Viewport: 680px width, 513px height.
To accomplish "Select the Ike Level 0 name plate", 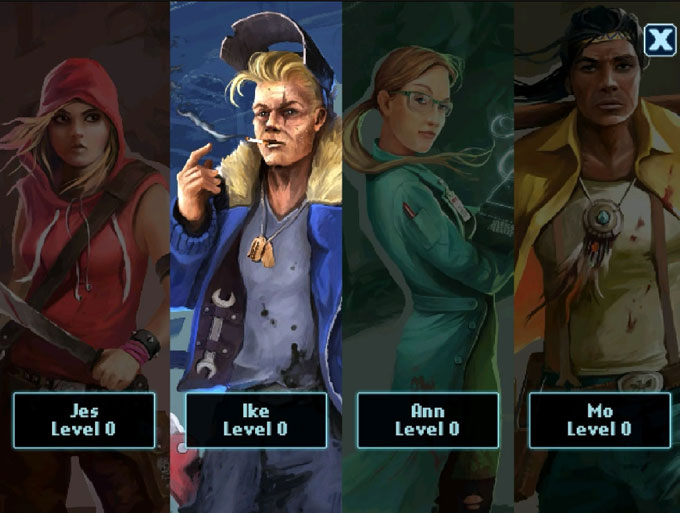I will coord(255,419).
